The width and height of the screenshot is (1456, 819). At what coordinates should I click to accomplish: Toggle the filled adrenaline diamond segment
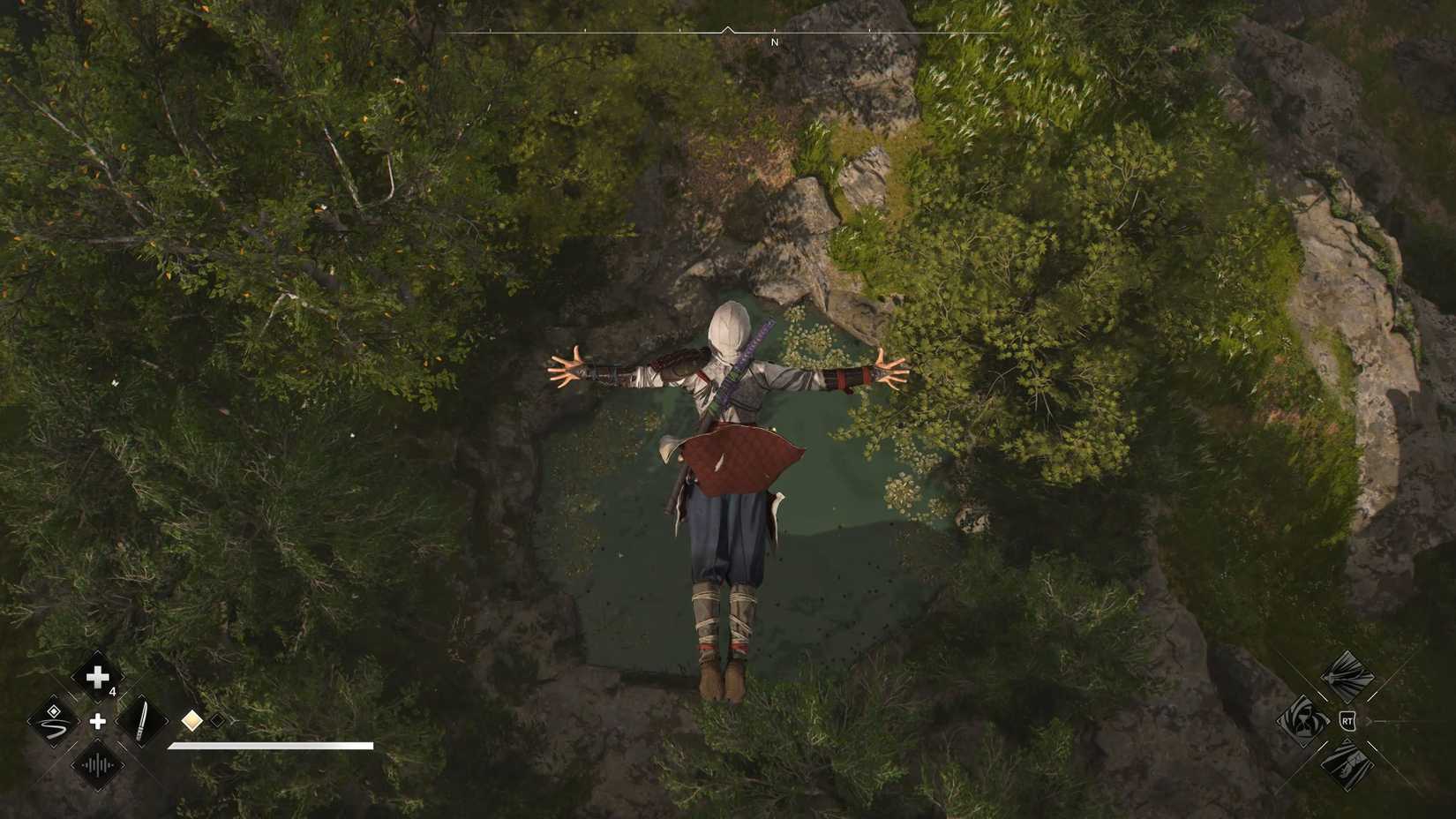[x=192, y=722]
